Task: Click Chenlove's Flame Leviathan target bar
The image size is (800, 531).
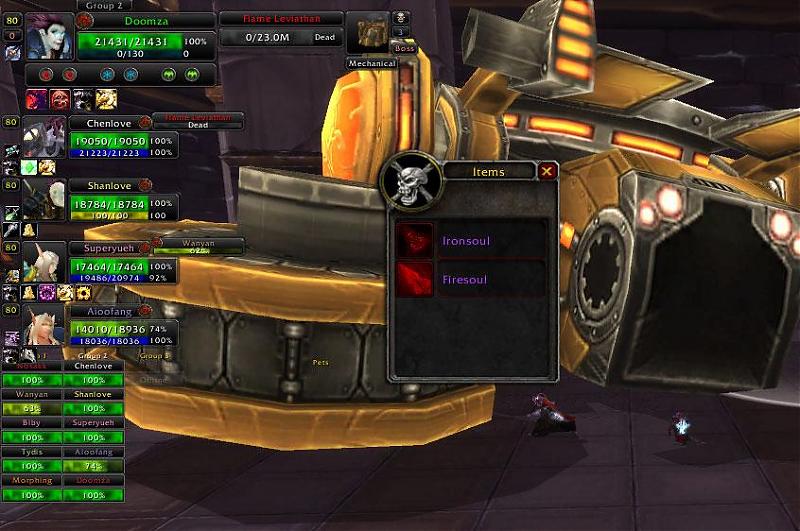Action: 210,120
